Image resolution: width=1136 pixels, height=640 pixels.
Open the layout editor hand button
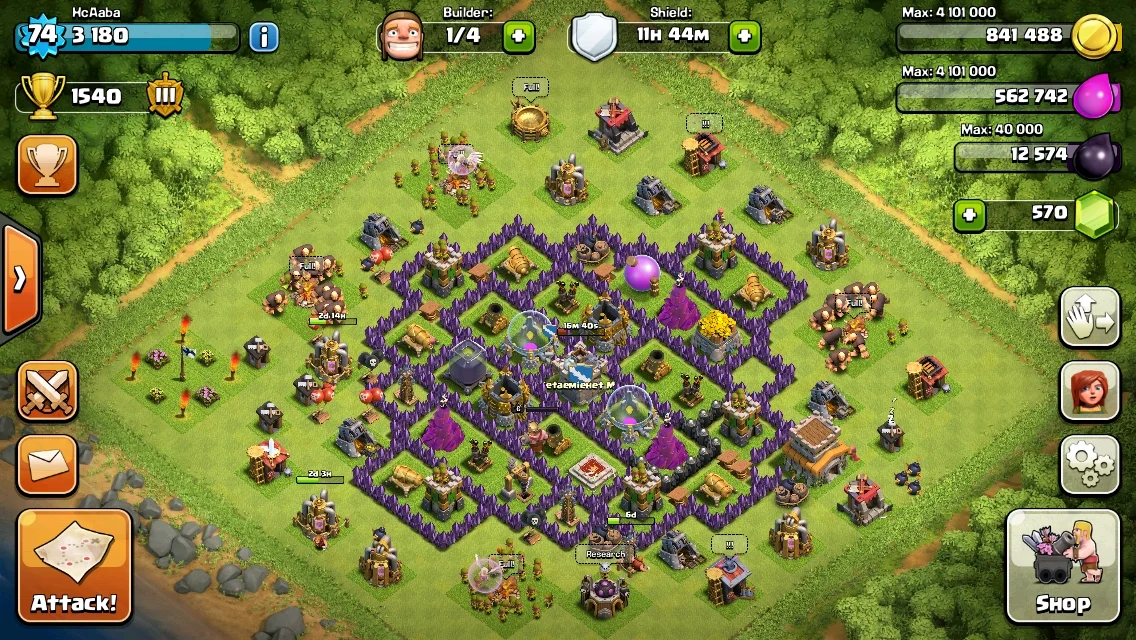pyautogui.click(x=1089, y=317)
